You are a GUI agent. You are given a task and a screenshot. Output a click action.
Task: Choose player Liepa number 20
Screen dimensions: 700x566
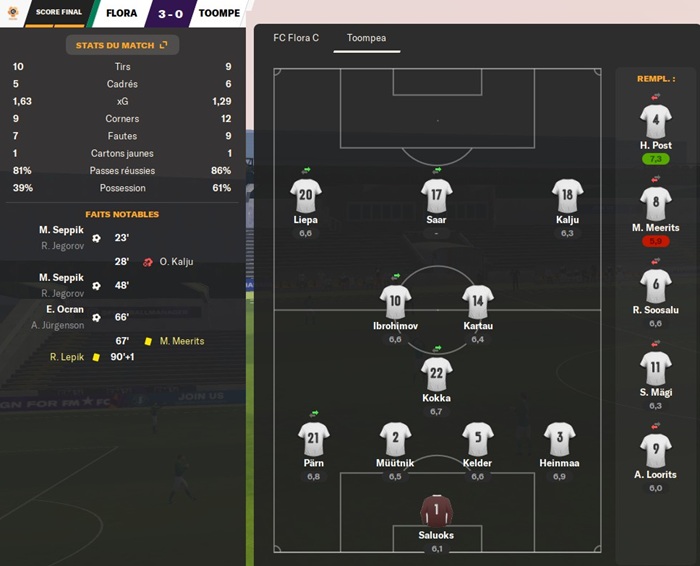point(306,196)
